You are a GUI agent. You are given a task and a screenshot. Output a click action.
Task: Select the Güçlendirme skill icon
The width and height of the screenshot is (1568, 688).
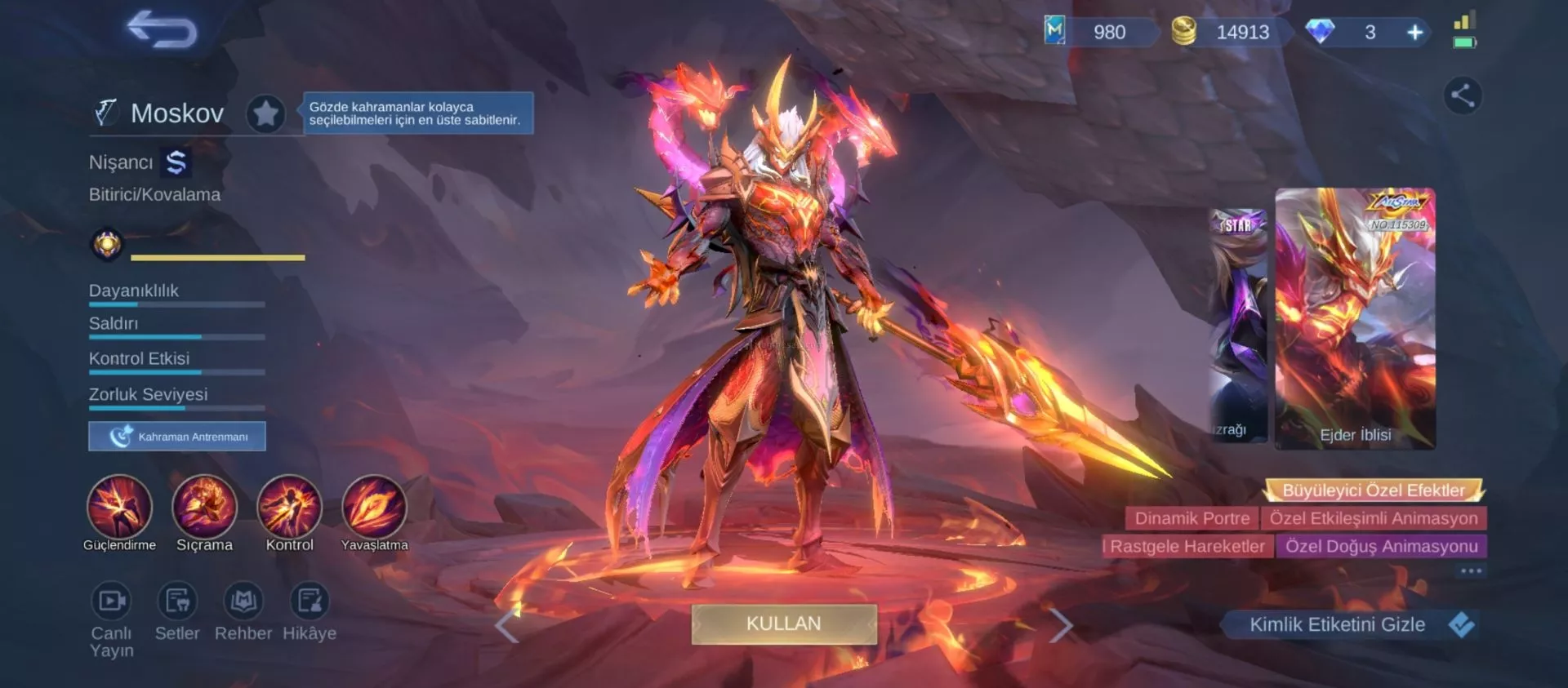pos(119,507)
